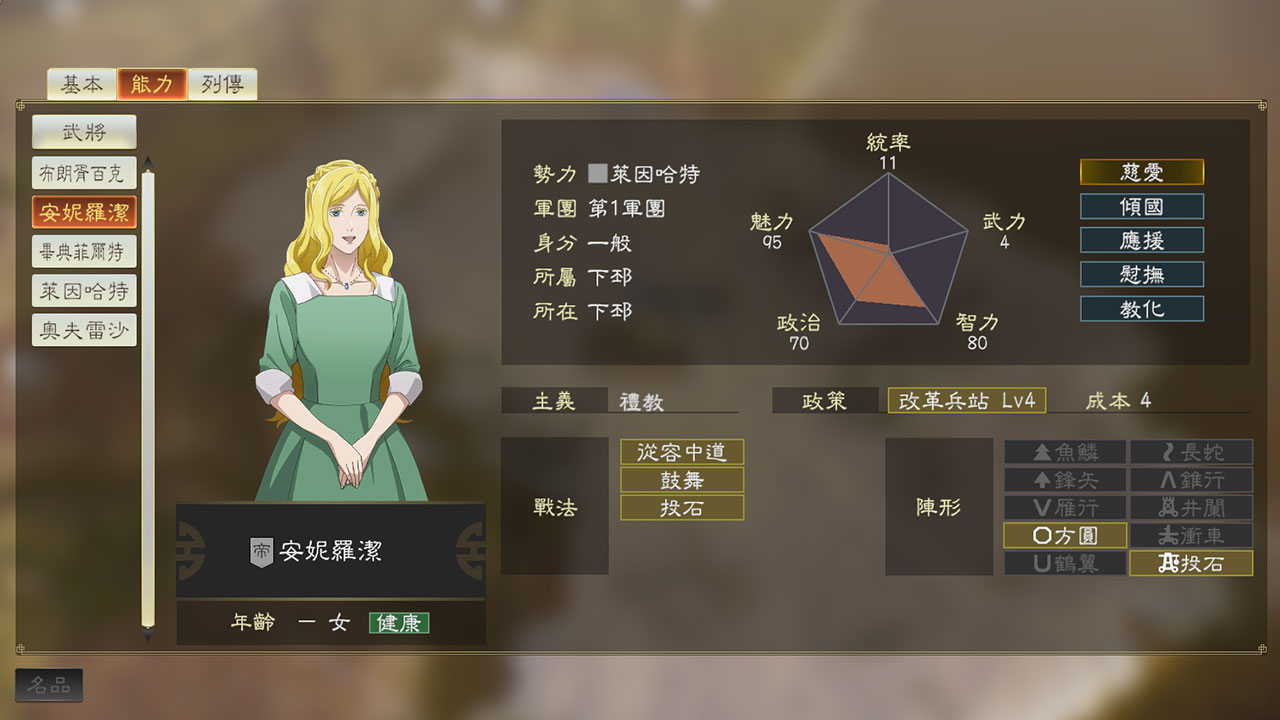
Task: Open the 列傳 biography tab
Action: (222, 85)
